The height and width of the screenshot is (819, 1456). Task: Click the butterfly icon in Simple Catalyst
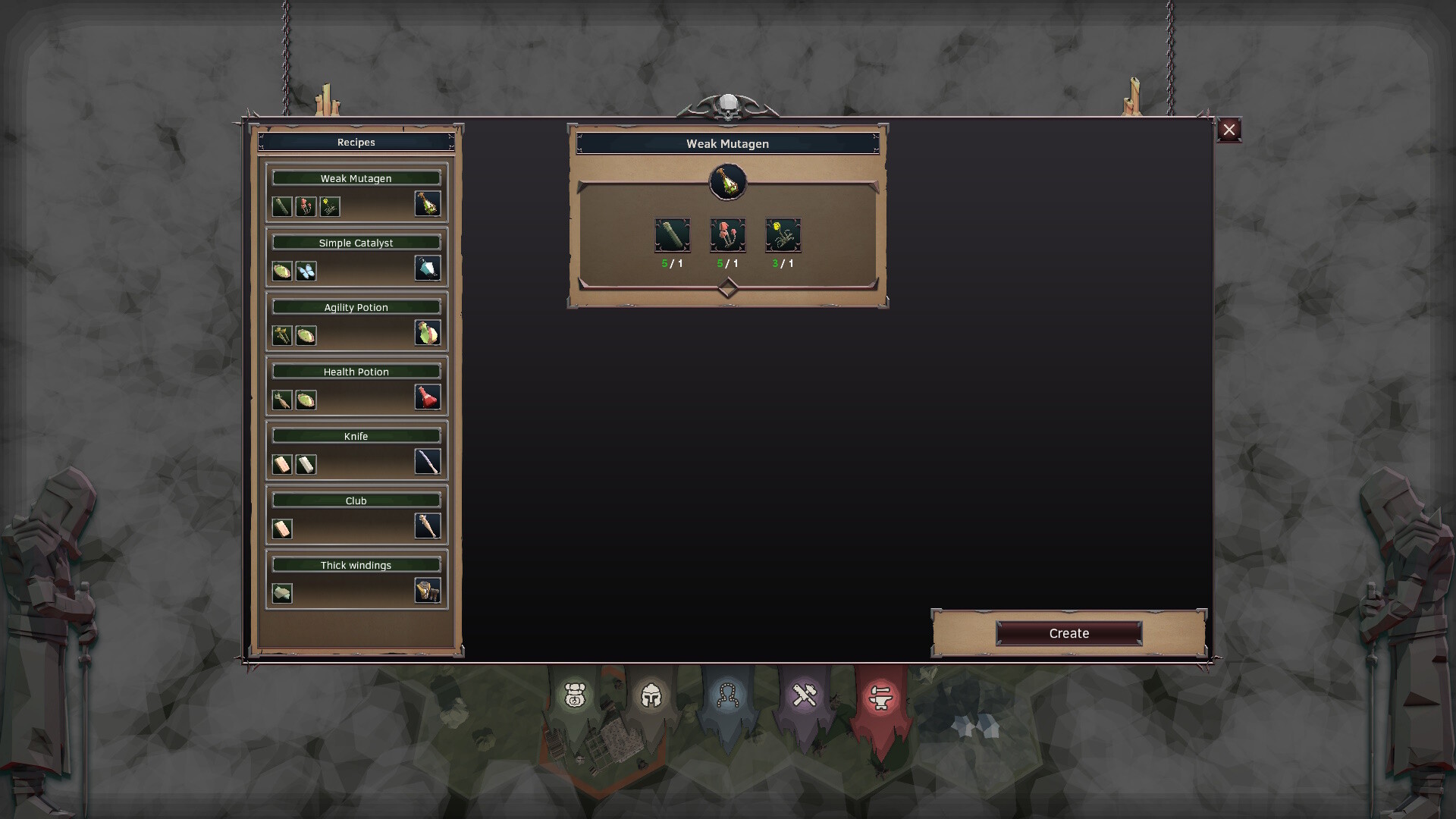306,271
